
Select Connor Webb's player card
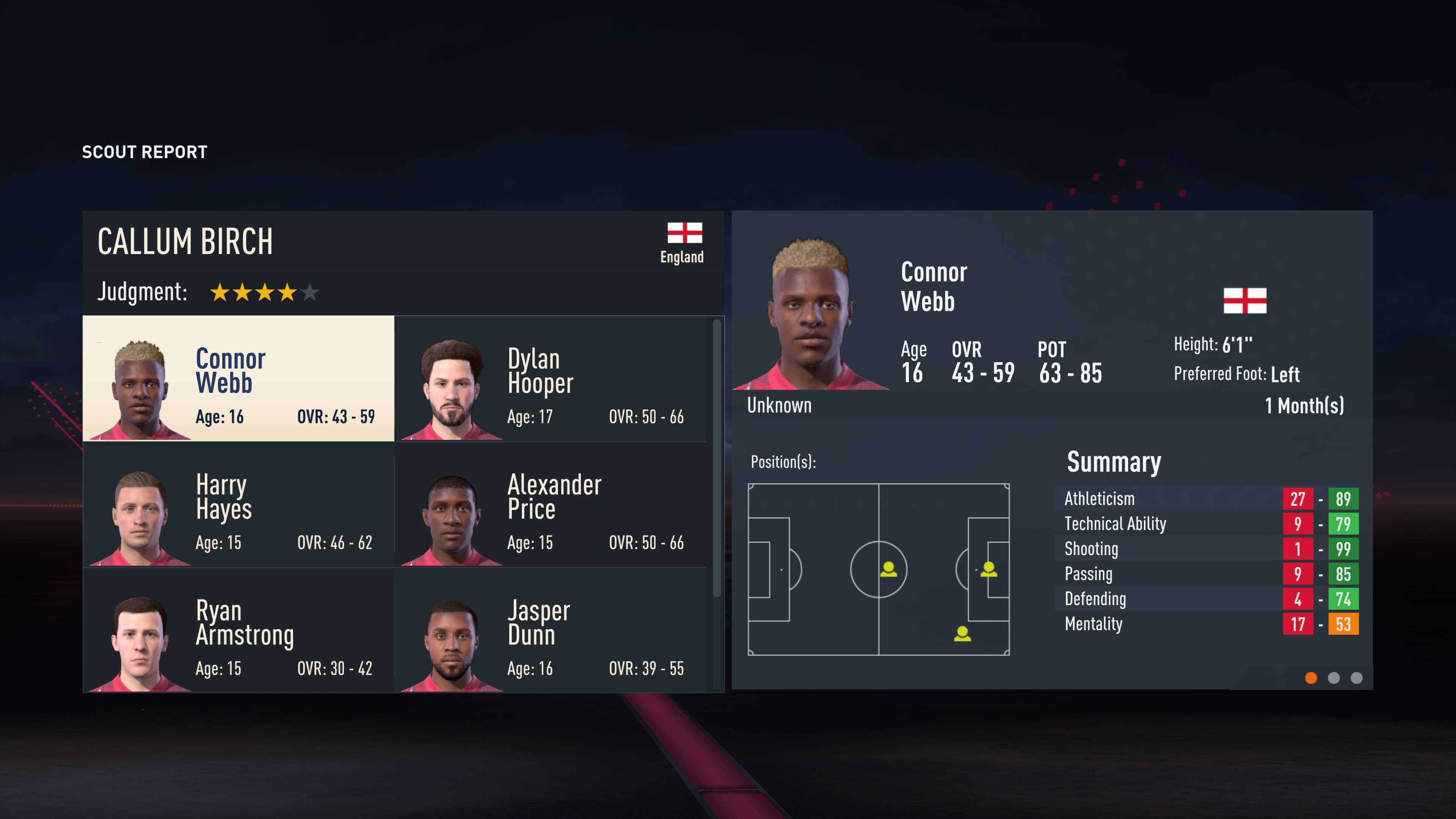238,378
